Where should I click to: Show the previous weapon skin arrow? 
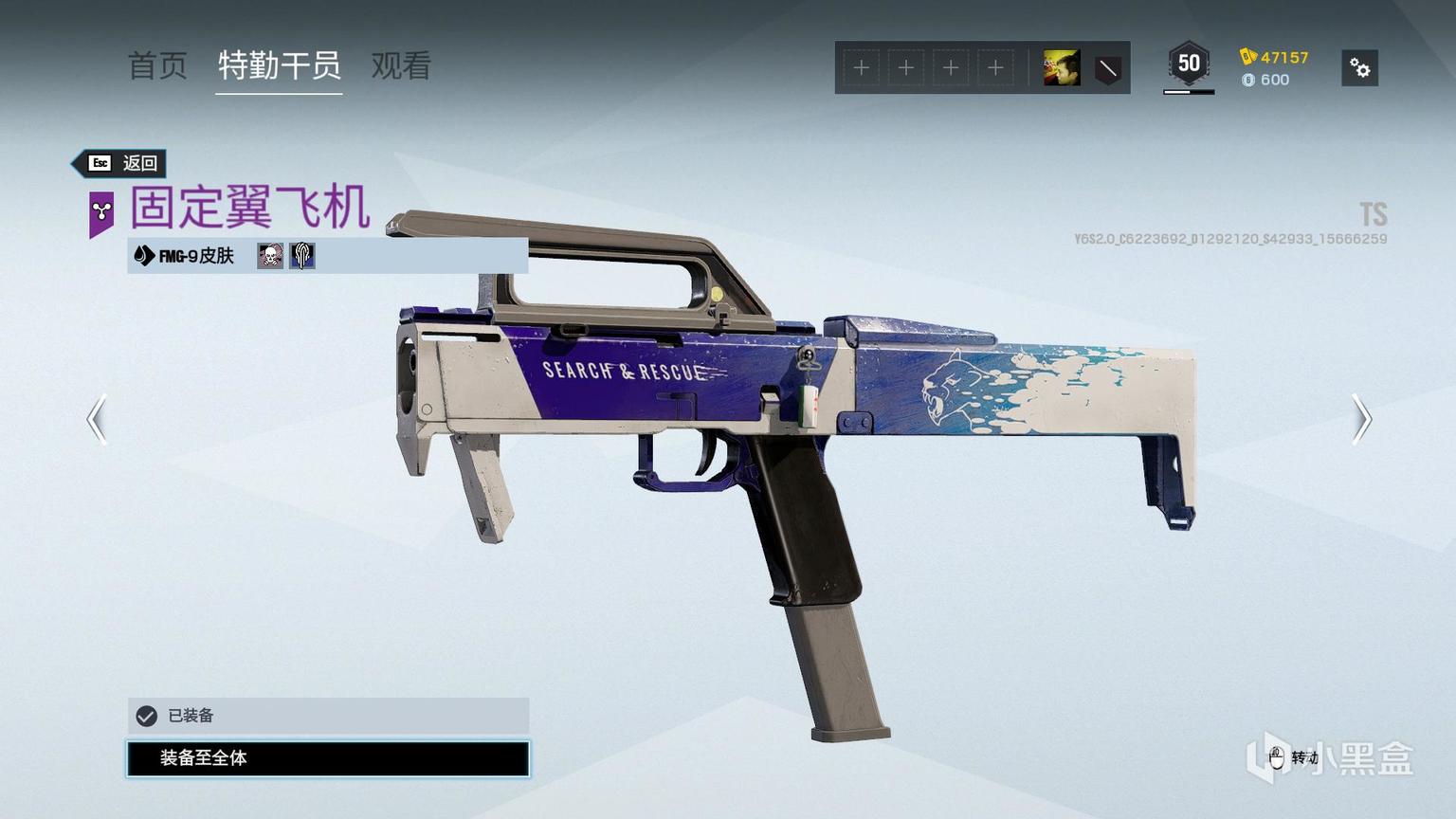click(97, 419)
